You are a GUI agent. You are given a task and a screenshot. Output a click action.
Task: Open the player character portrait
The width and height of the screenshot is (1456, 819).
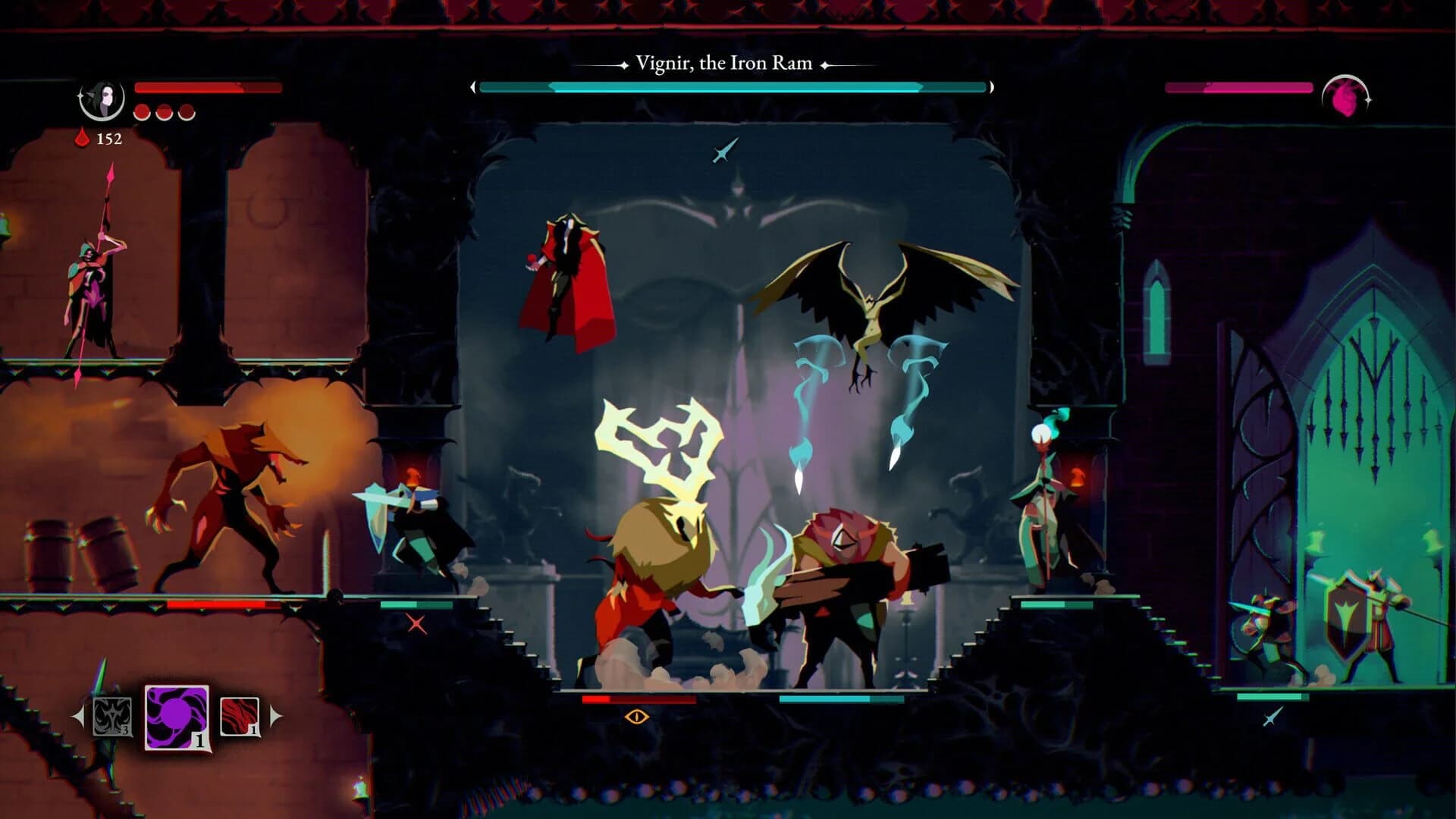(x=103, y=101)
